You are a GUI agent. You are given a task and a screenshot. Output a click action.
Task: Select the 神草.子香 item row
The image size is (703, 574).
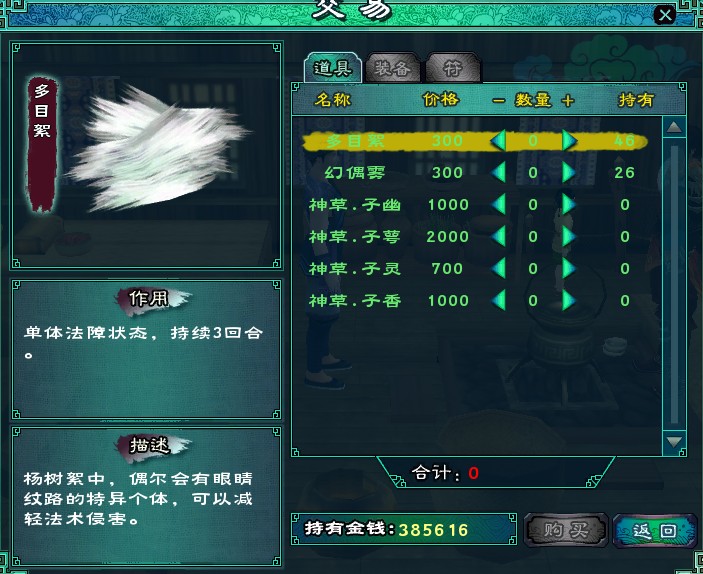pyautogui.click(x=354, y=301)
